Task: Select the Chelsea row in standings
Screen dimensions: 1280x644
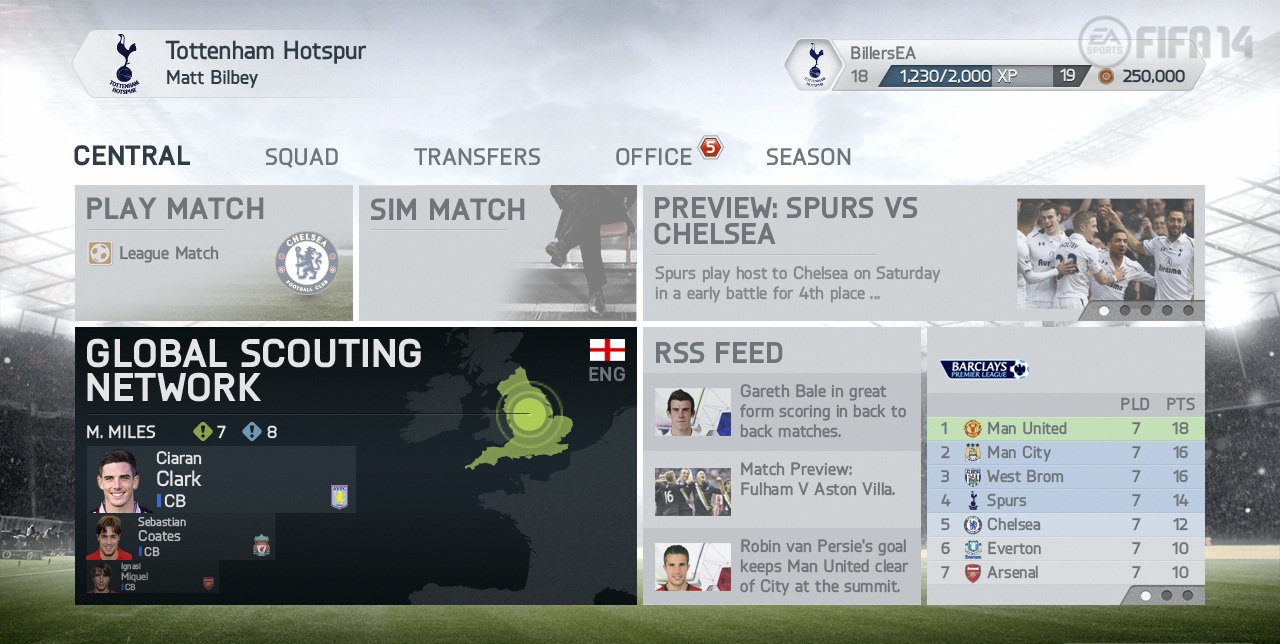Action: click(1065, 524)
